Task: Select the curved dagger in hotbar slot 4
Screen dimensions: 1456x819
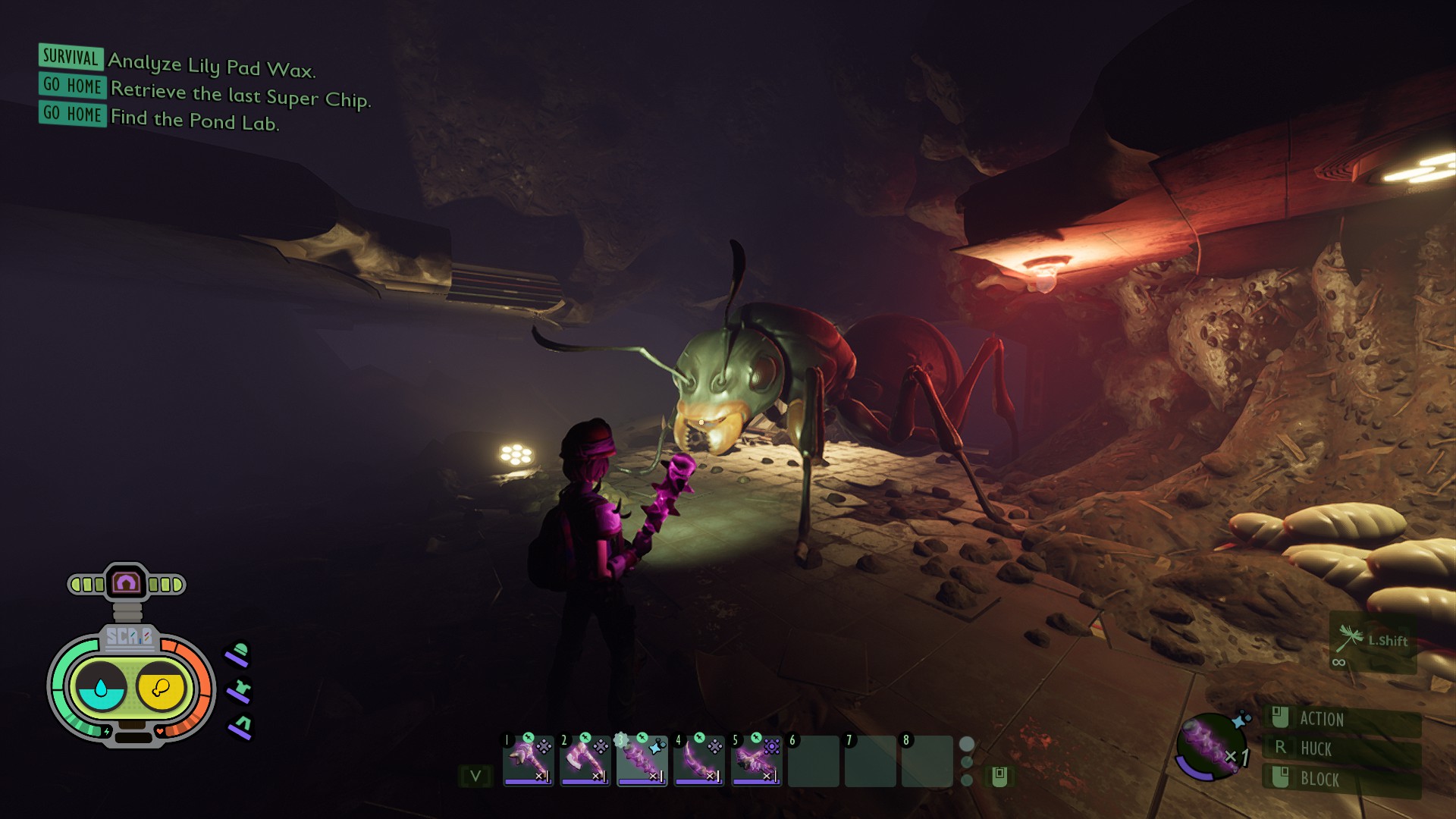Action: coord(698,759)
